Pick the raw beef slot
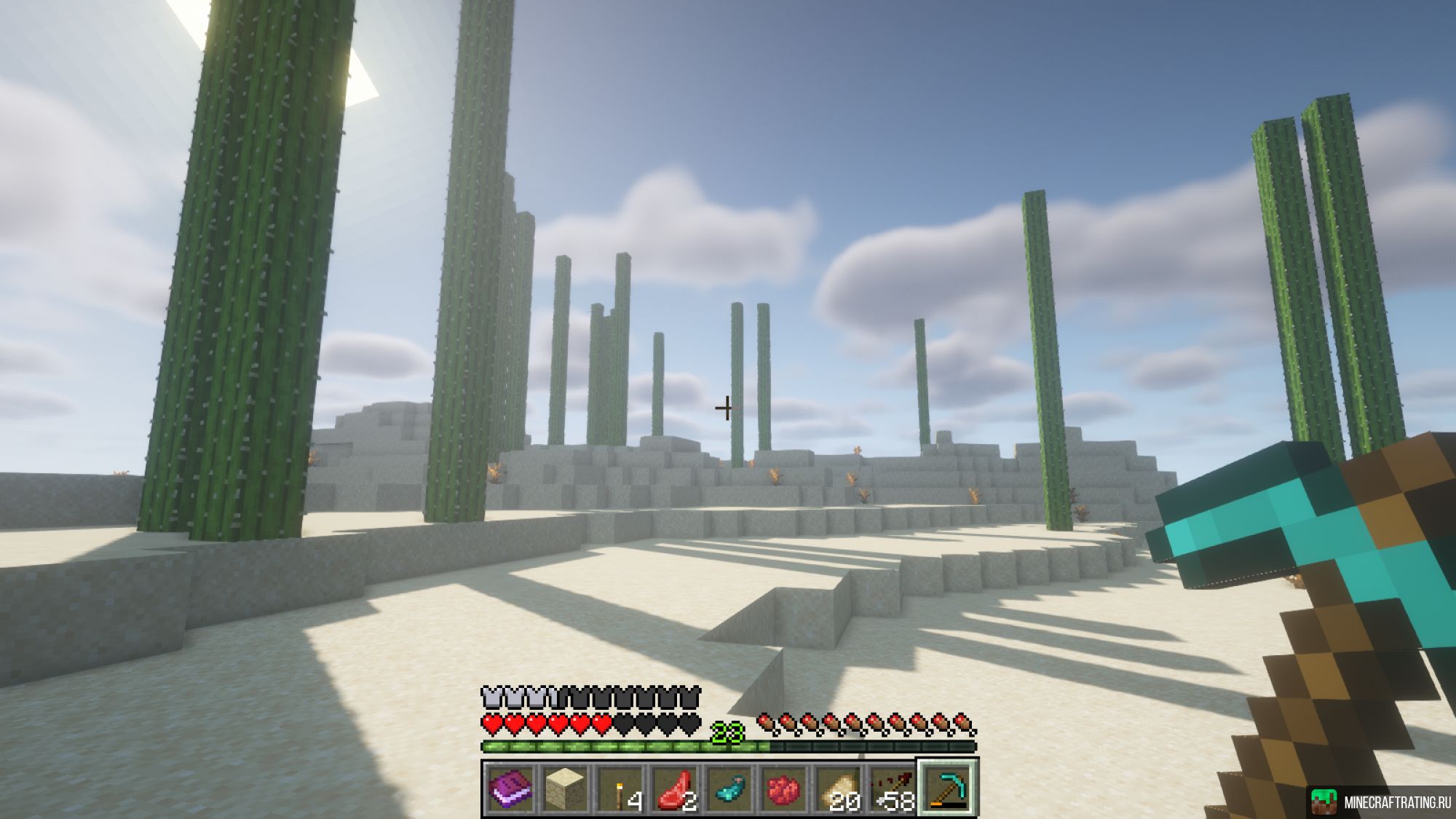The image size is (1456, 819). (676, 788)
